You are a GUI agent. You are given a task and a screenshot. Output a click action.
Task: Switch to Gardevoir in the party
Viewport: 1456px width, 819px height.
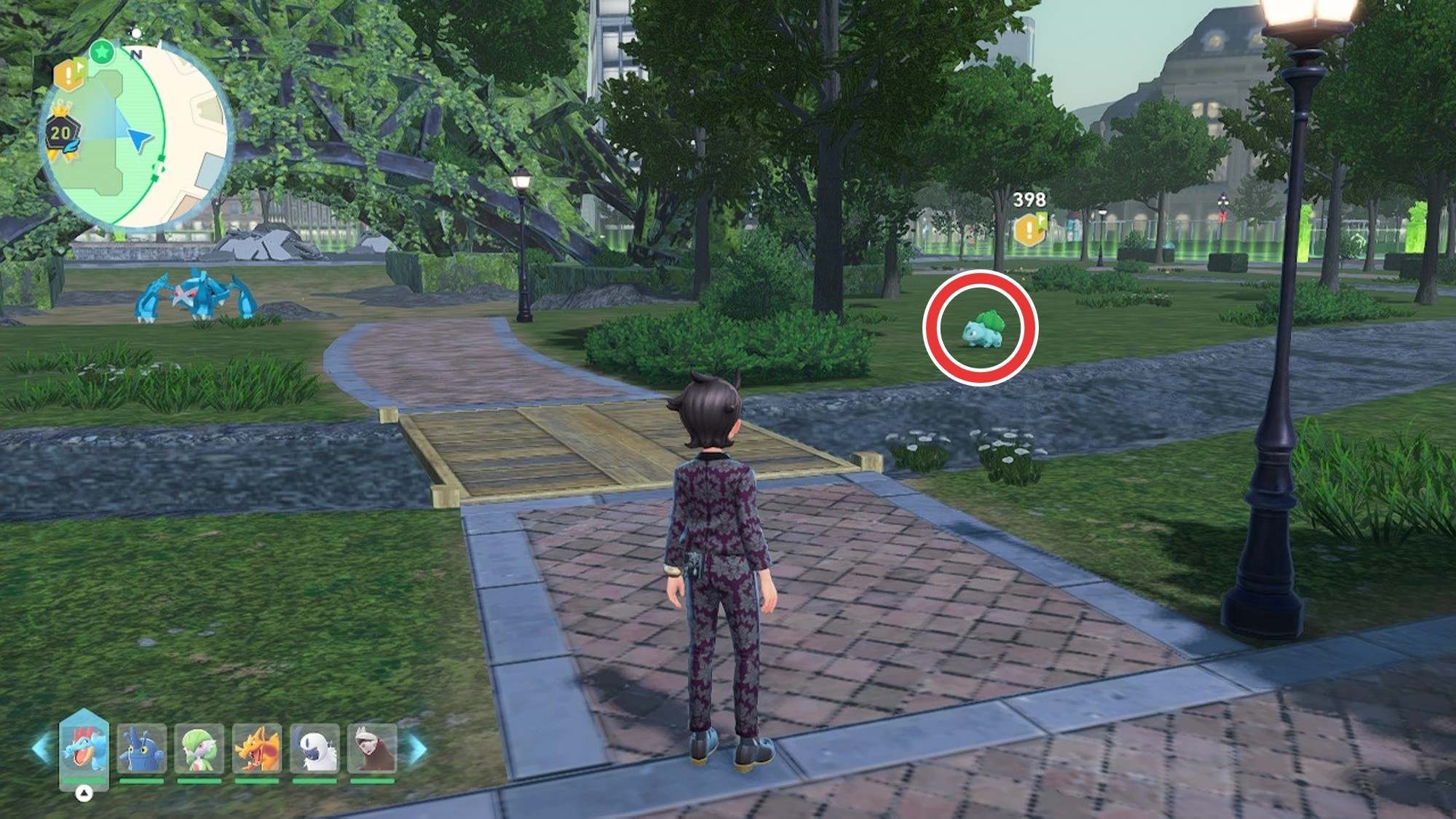(x=199, y=748)
